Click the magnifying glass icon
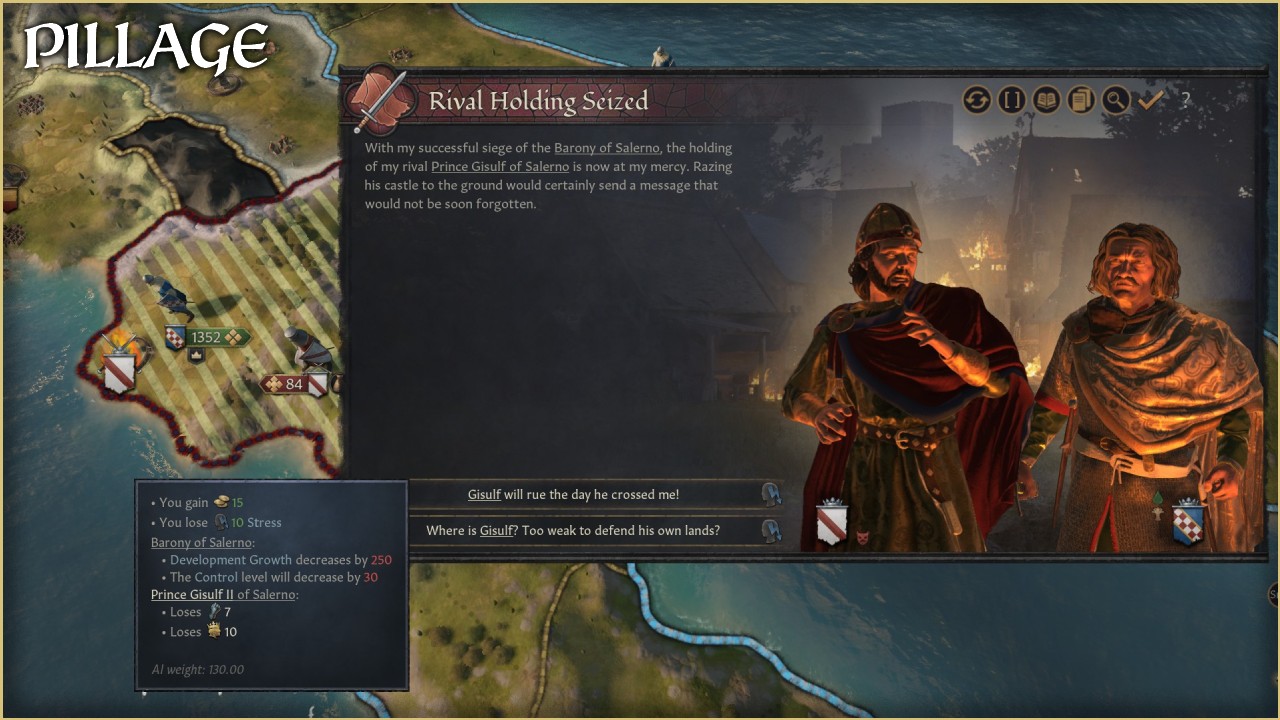Image resolution: width=1280 pixels, height=720 pixels. 1115,100
